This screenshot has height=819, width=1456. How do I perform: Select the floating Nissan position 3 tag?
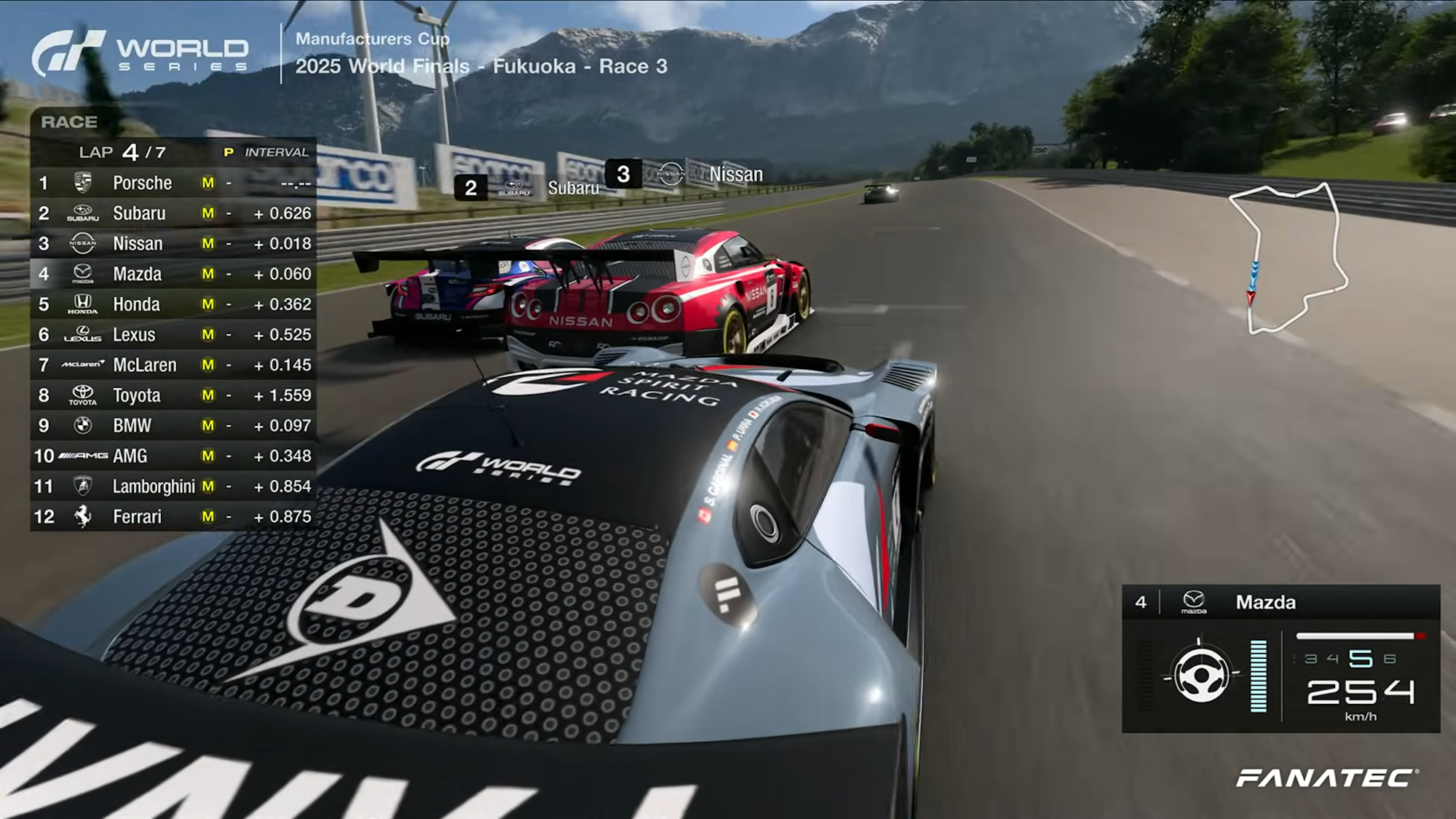(684, 175)
